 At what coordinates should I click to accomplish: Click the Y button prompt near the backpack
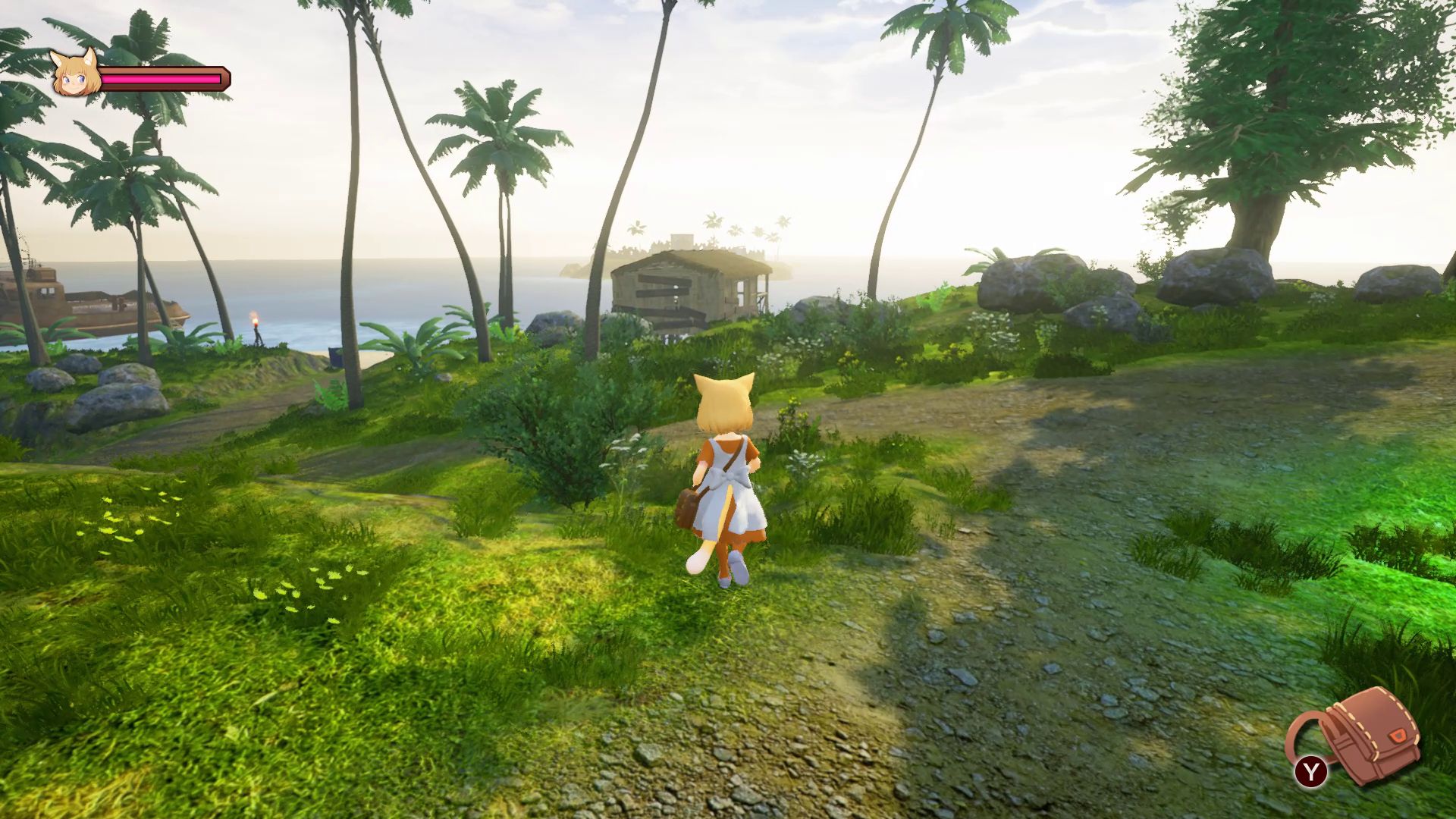point(1311,770)
